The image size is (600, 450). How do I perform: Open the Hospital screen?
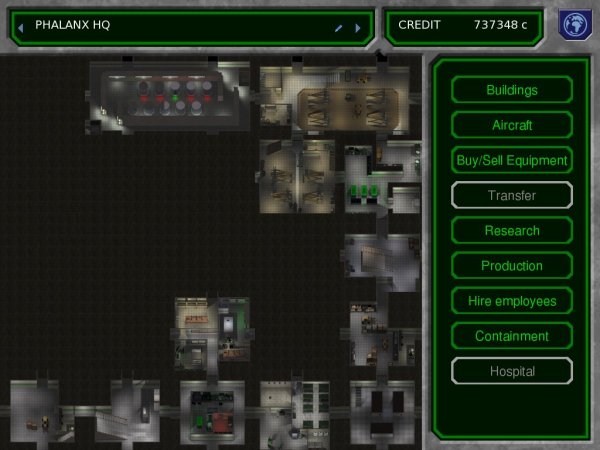pyautogui.click(x=511, y=371)
